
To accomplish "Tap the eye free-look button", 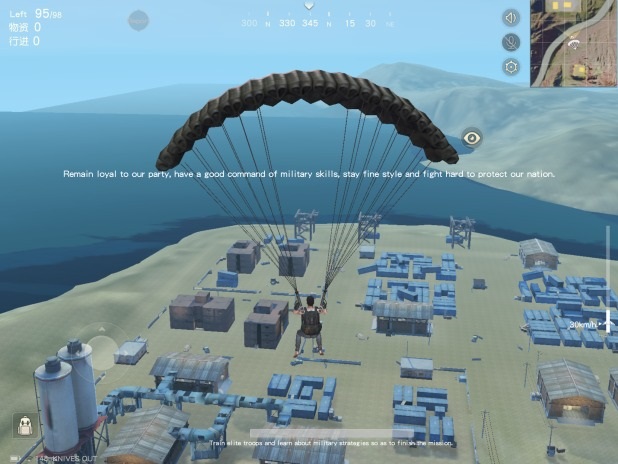I will pos(472,138).
